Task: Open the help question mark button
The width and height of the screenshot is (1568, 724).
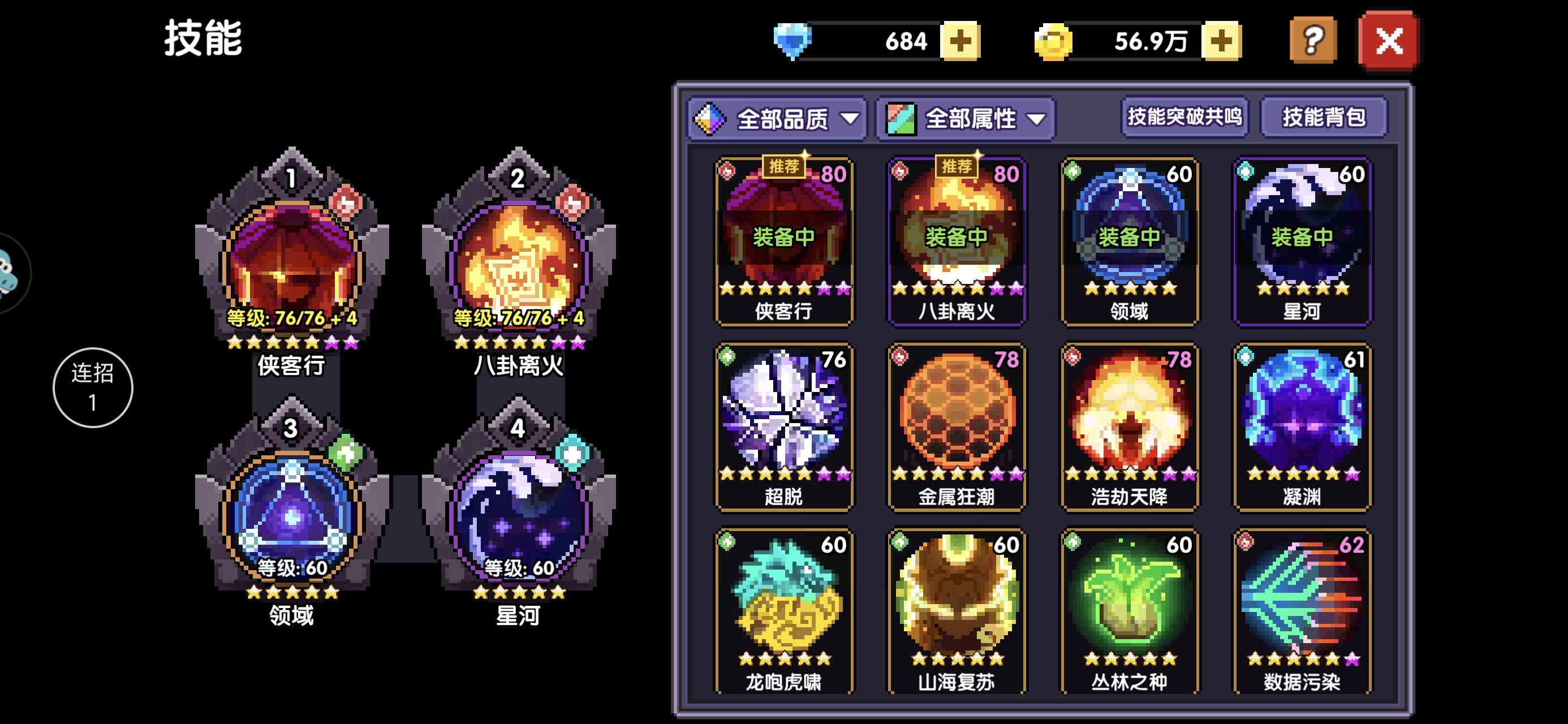Action: click(x=1313, y=41)
